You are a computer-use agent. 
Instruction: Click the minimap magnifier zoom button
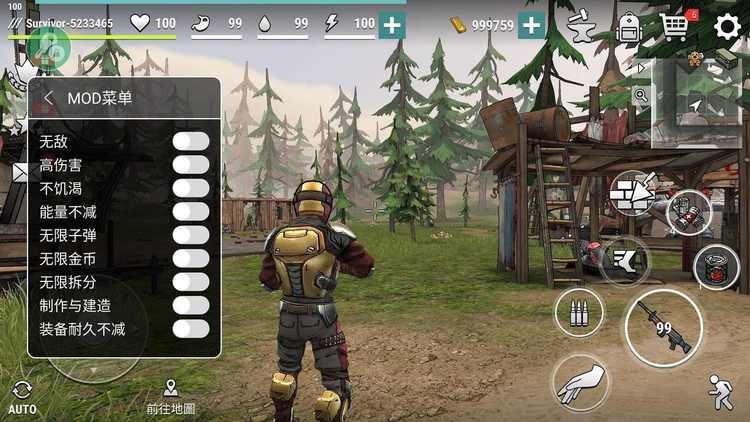pyautogui.click(x=640, y=97)
